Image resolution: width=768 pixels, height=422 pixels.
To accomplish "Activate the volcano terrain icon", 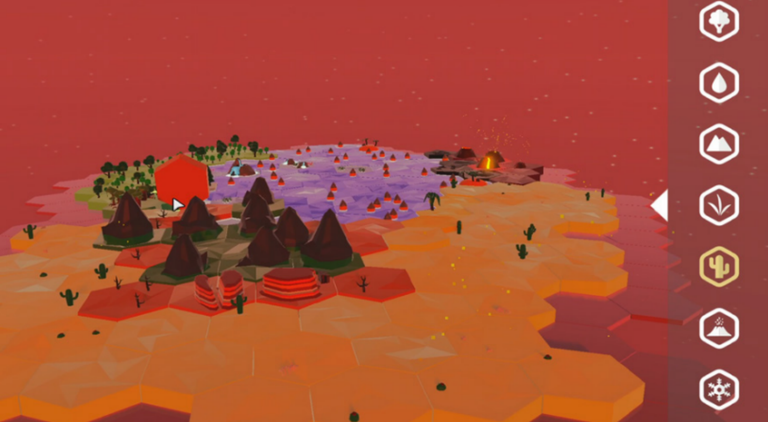I will click(718, 328).
